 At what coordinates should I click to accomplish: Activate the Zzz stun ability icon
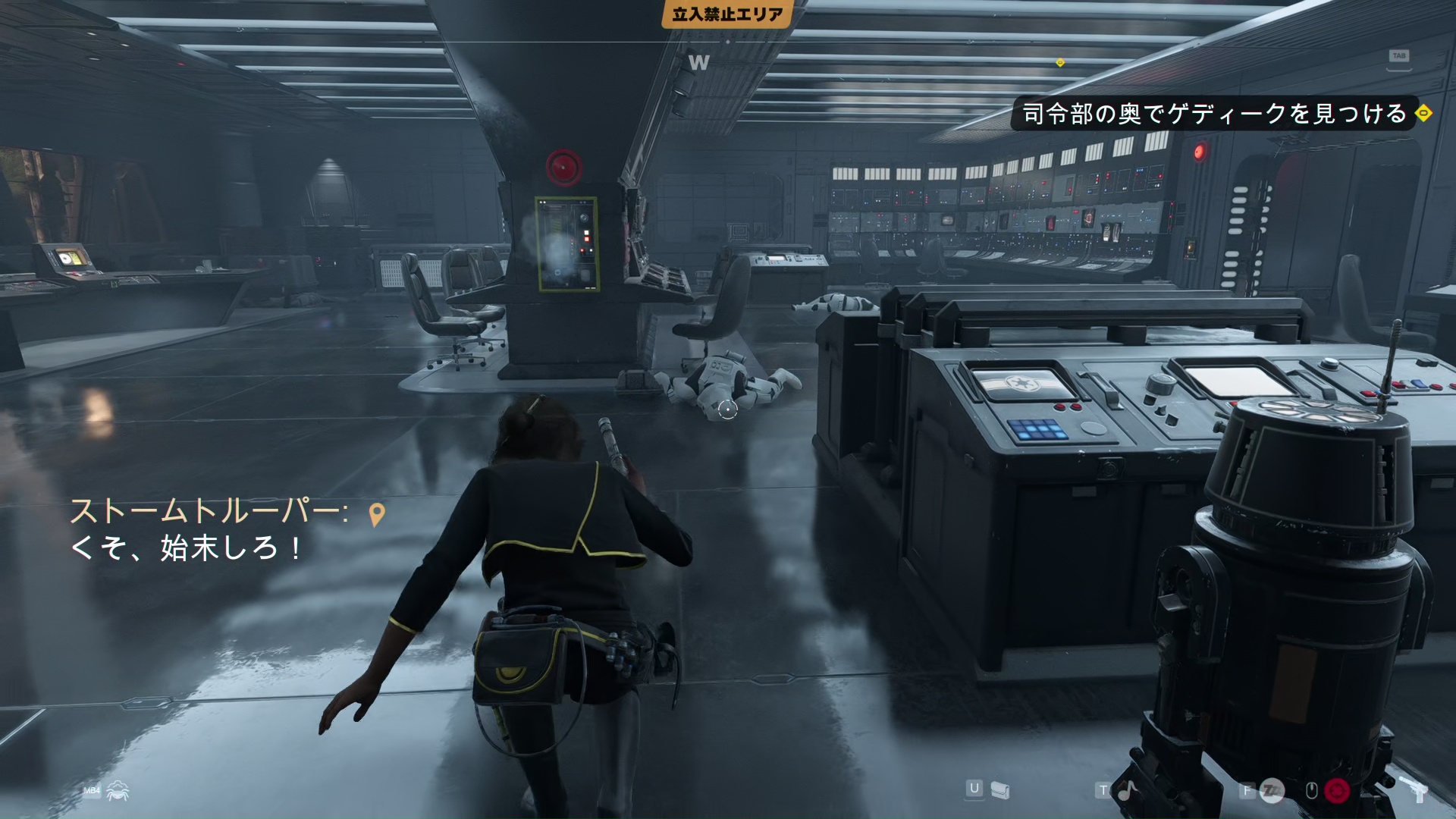[1272, 791]
